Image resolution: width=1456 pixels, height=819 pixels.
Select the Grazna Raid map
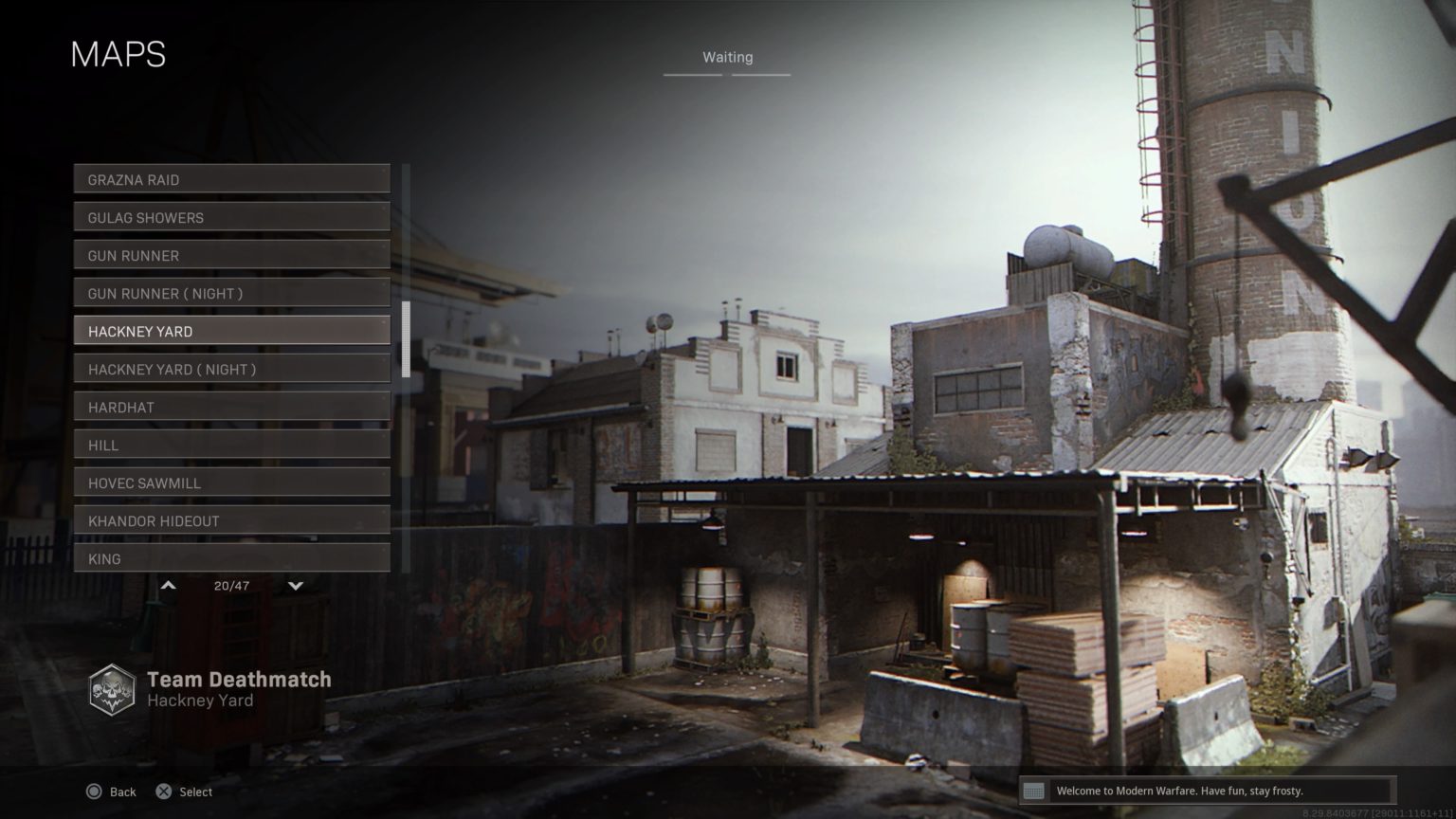tap(231, 179)
